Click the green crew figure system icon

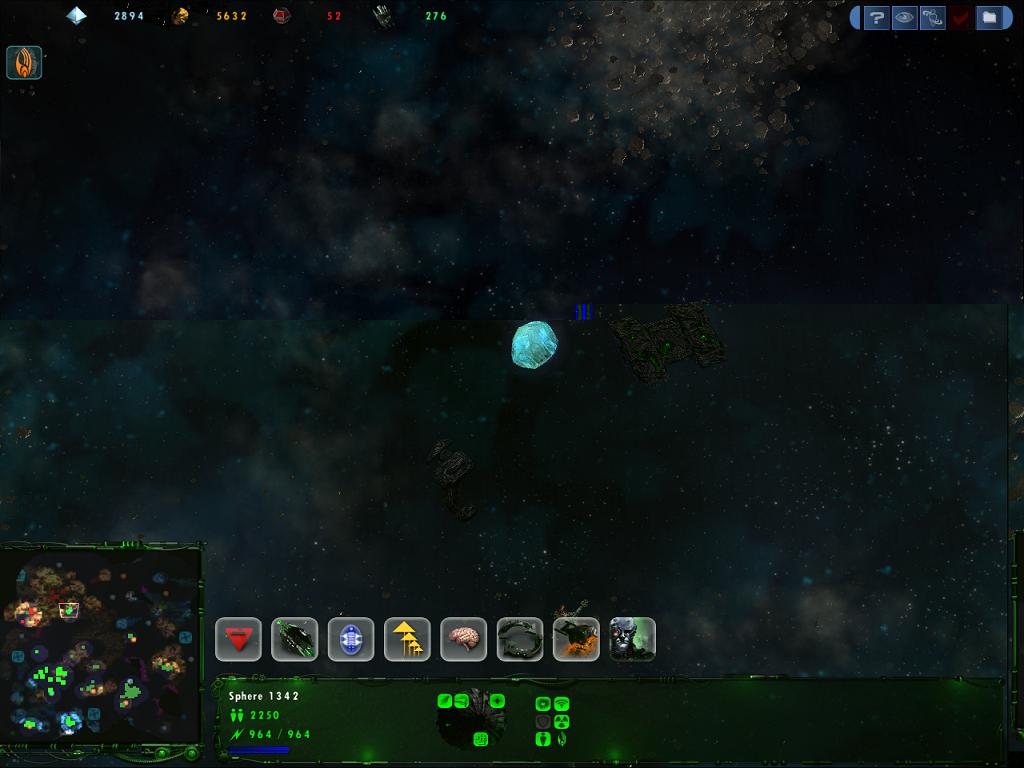(543, 739)
